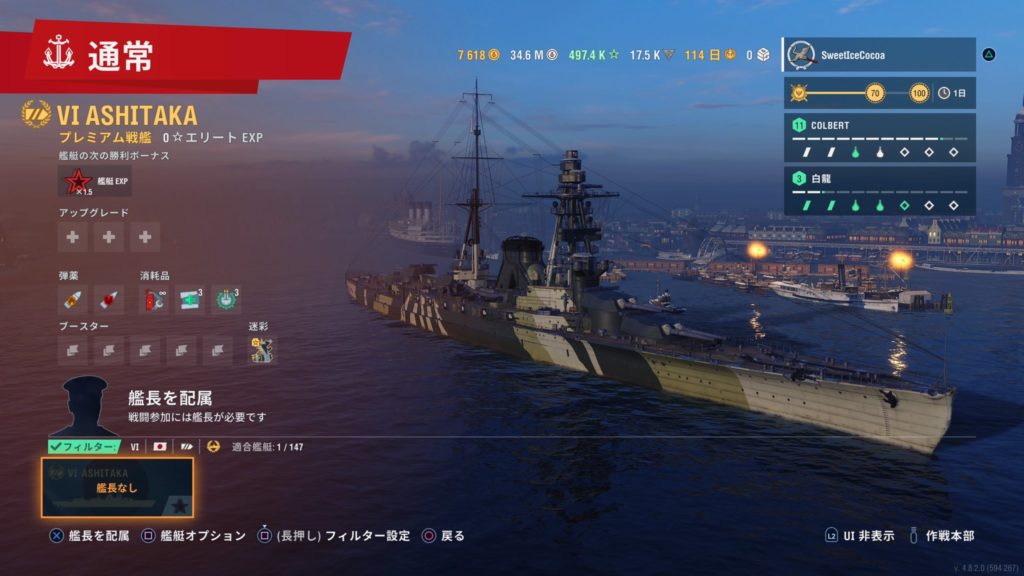Image resolution: width=1024 pixels, height=576 pixels.
Task: Open the campaign progress bar panel
Action: click(x=879, y=93)
